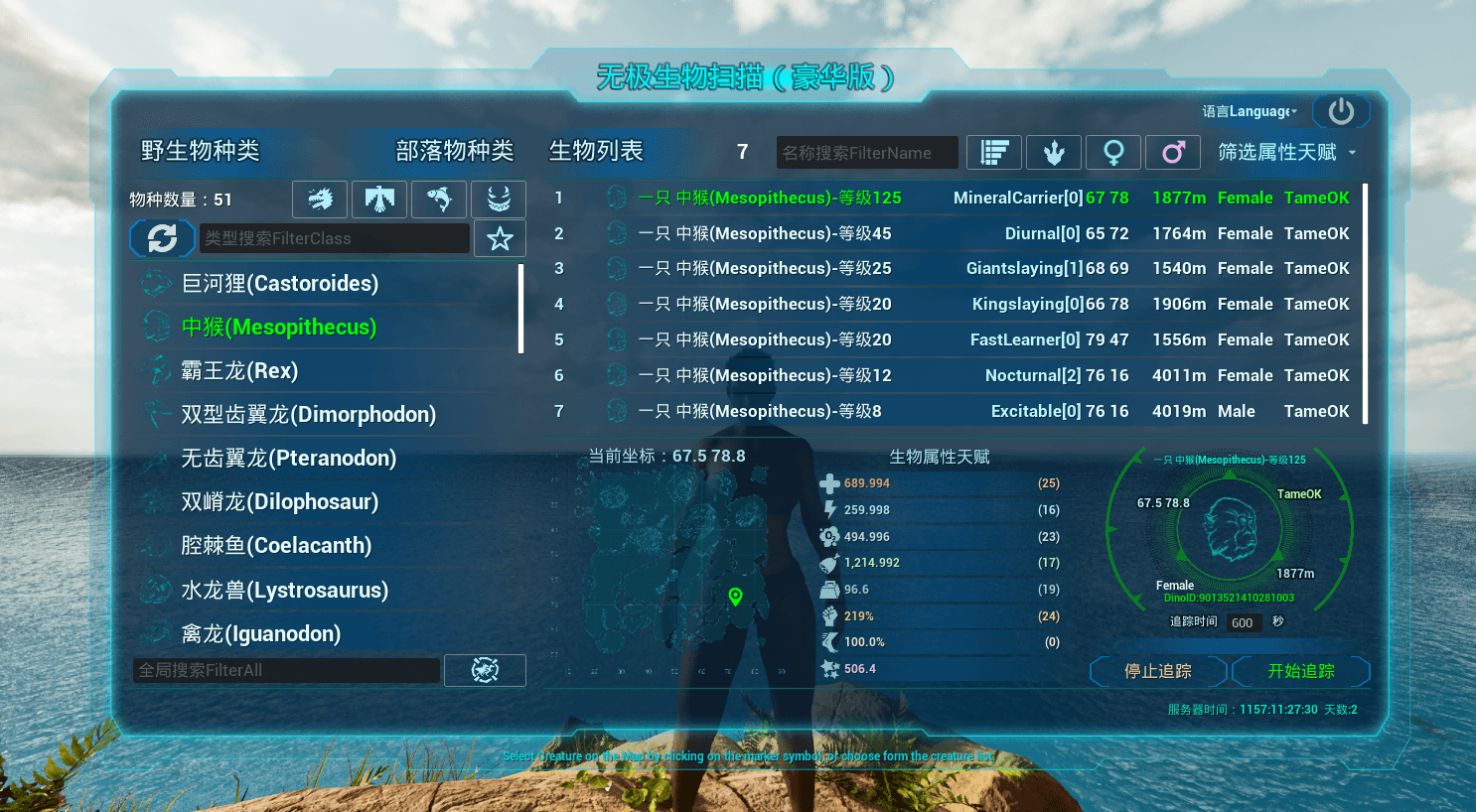
Task: Select 无齿翼龙(Pteranodon) species entry
Action: point(288,459)
